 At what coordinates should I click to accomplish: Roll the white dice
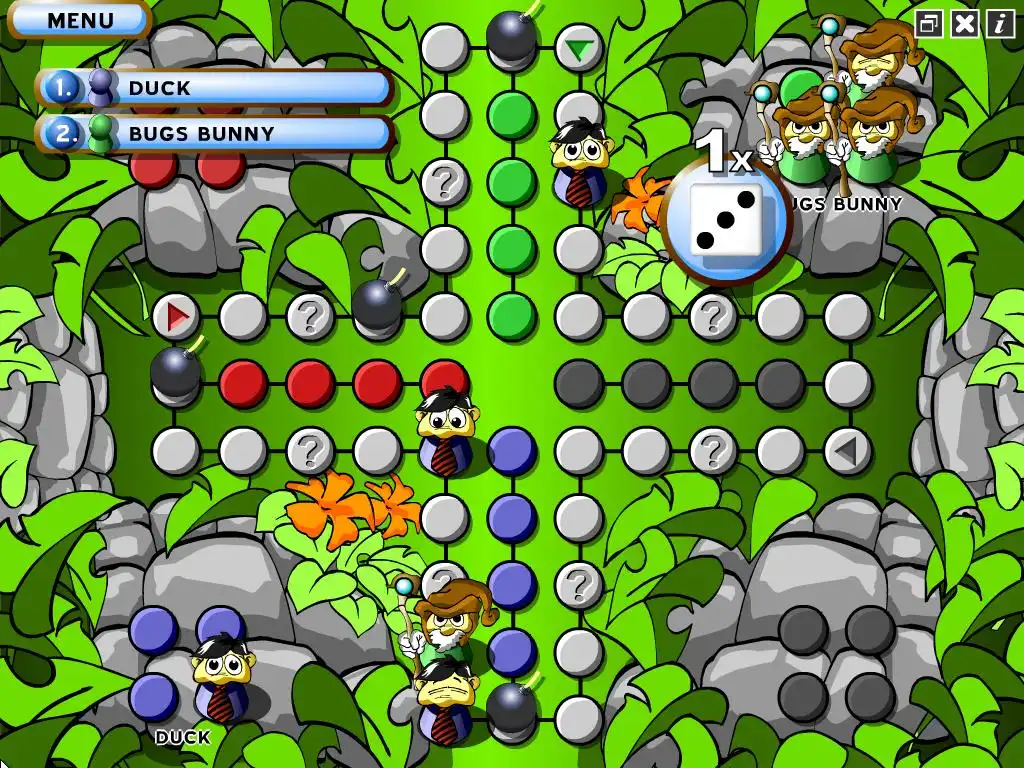click(727, 221)
